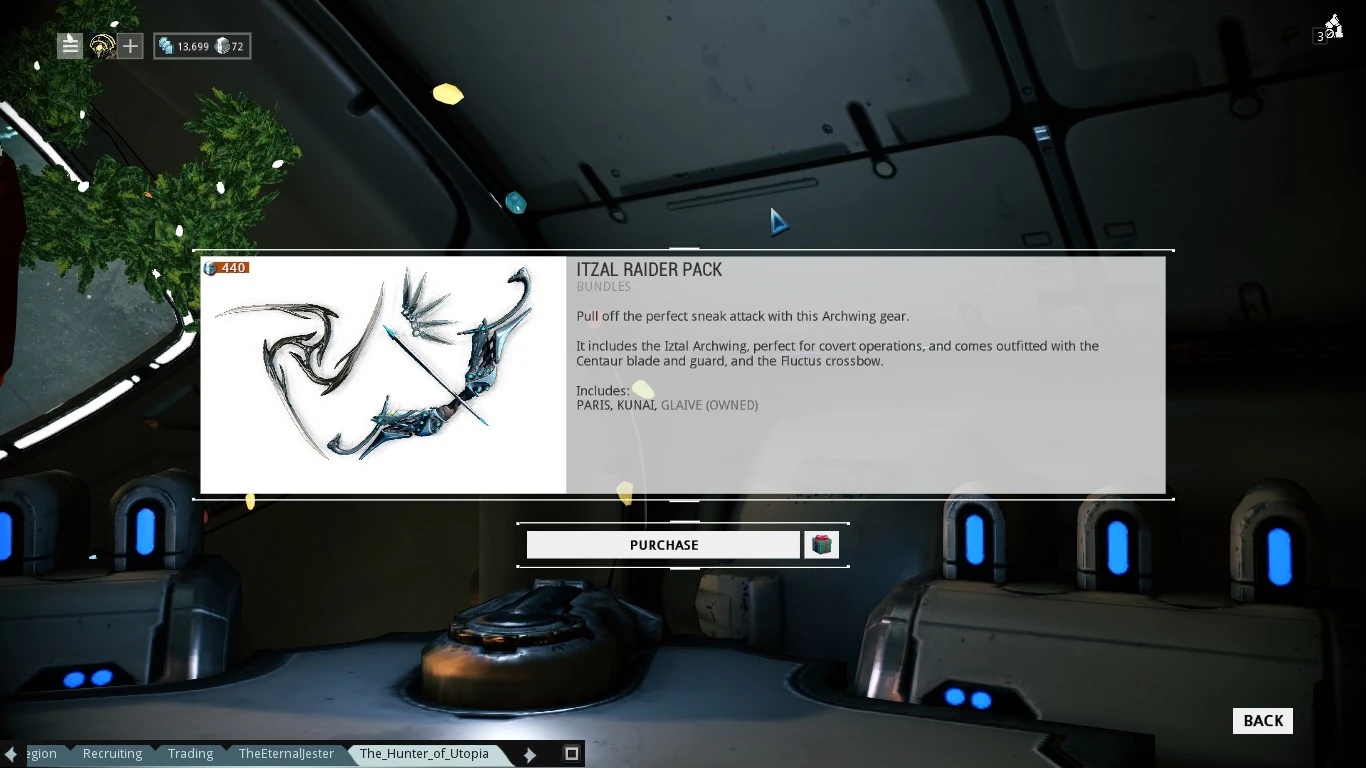Click the PURCHASE button
This screenshot has width=1366, height=768.
tap(663, 544)
